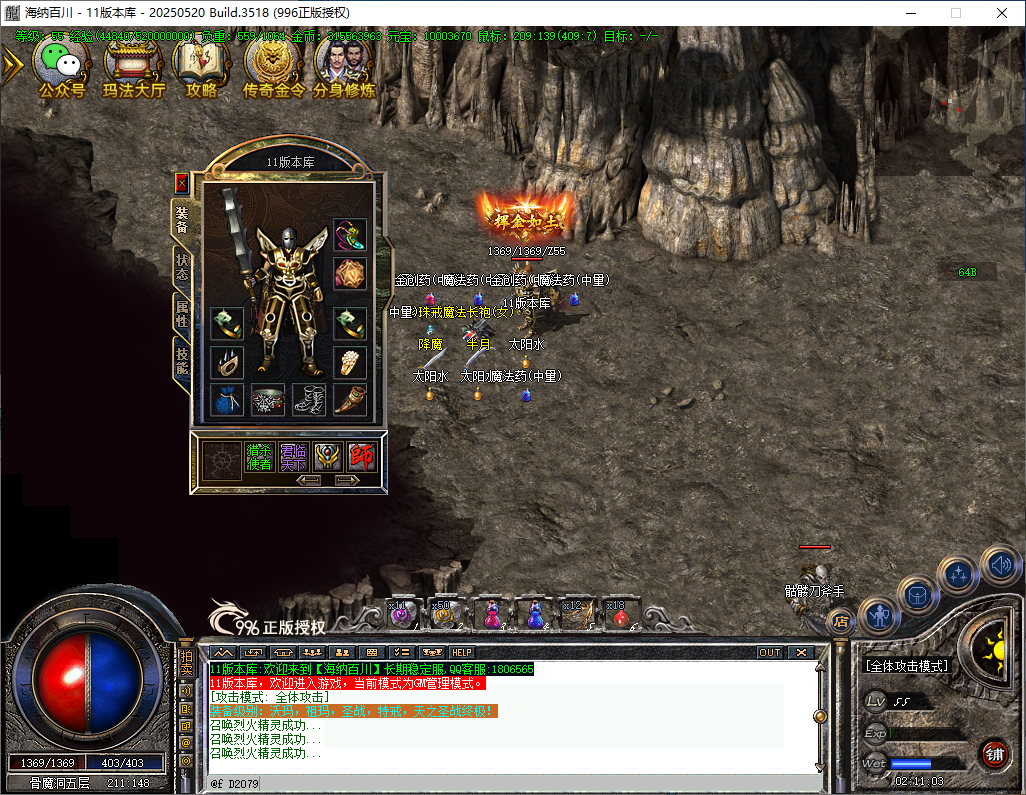
Task: Maximize the game window
Action: 955,13
